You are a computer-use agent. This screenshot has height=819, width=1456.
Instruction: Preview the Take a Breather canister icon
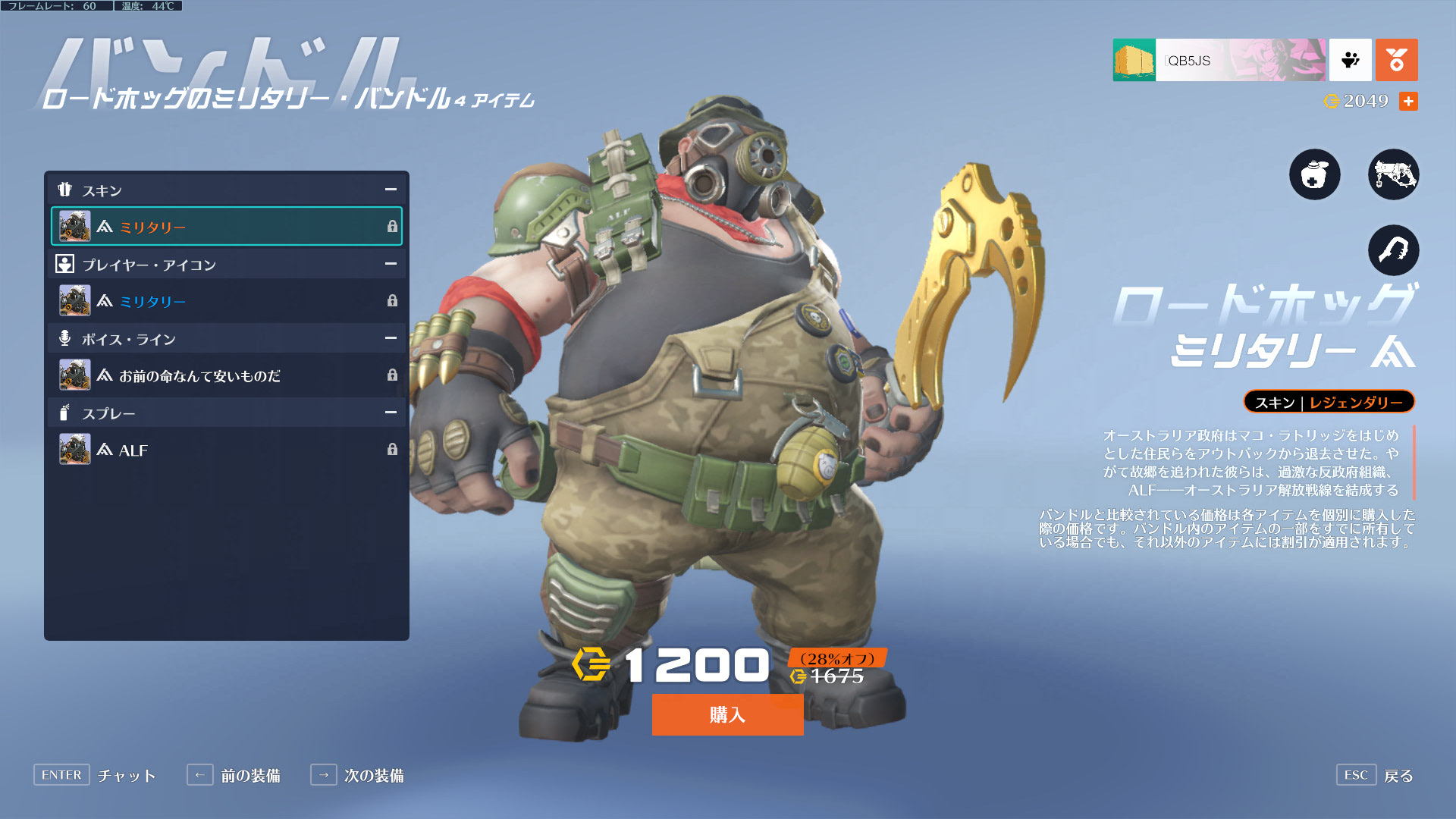[x=1314, y=174]
